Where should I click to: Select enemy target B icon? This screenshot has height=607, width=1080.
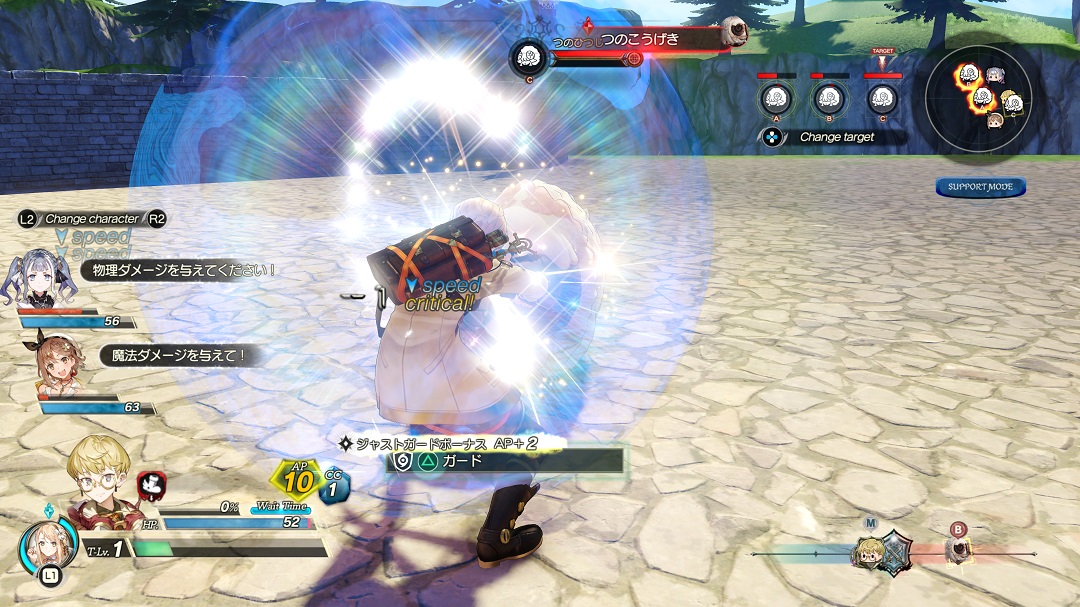coord(827,98)
